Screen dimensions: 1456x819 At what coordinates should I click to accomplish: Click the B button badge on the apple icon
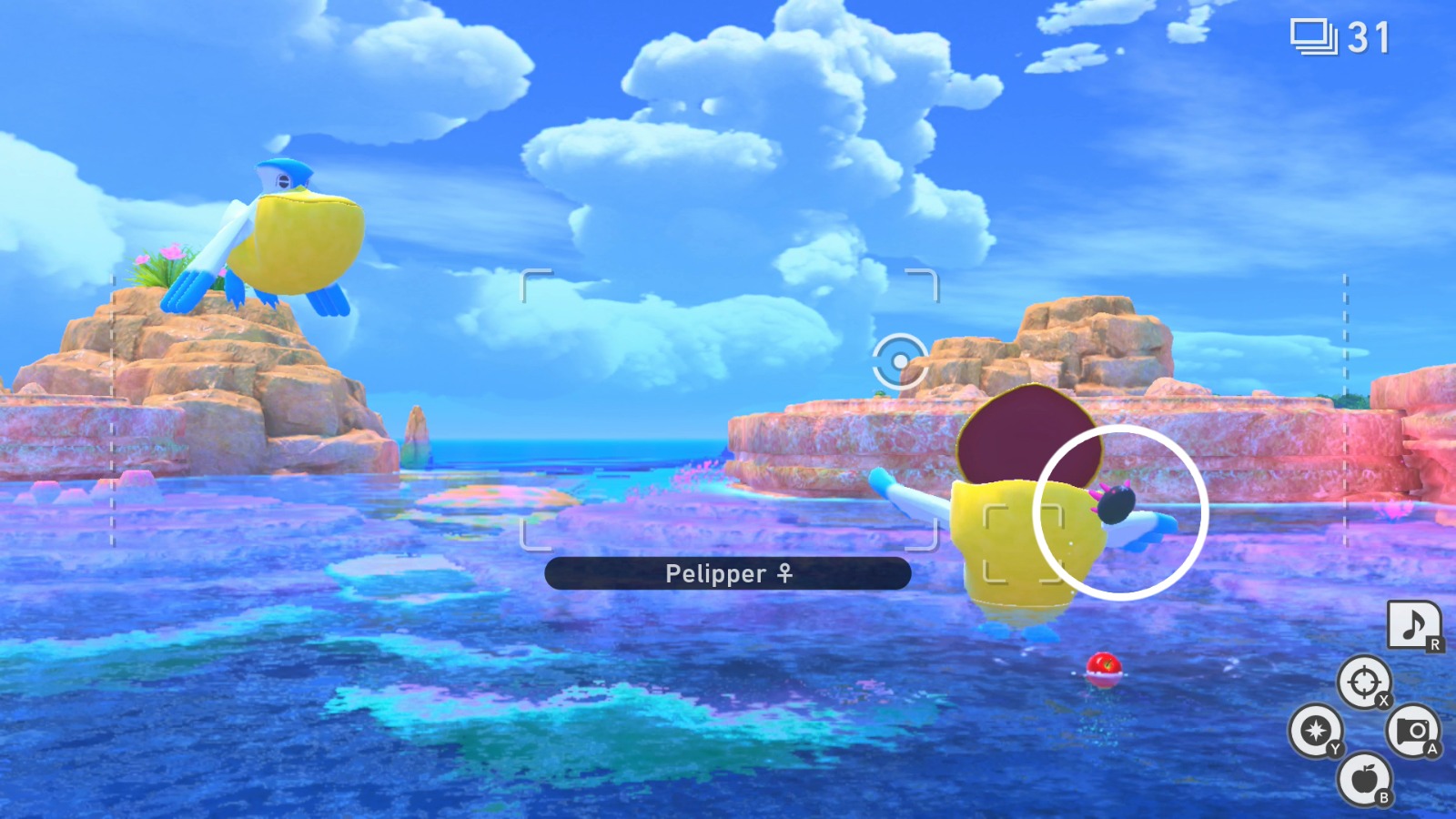(x=1384, y=796)
